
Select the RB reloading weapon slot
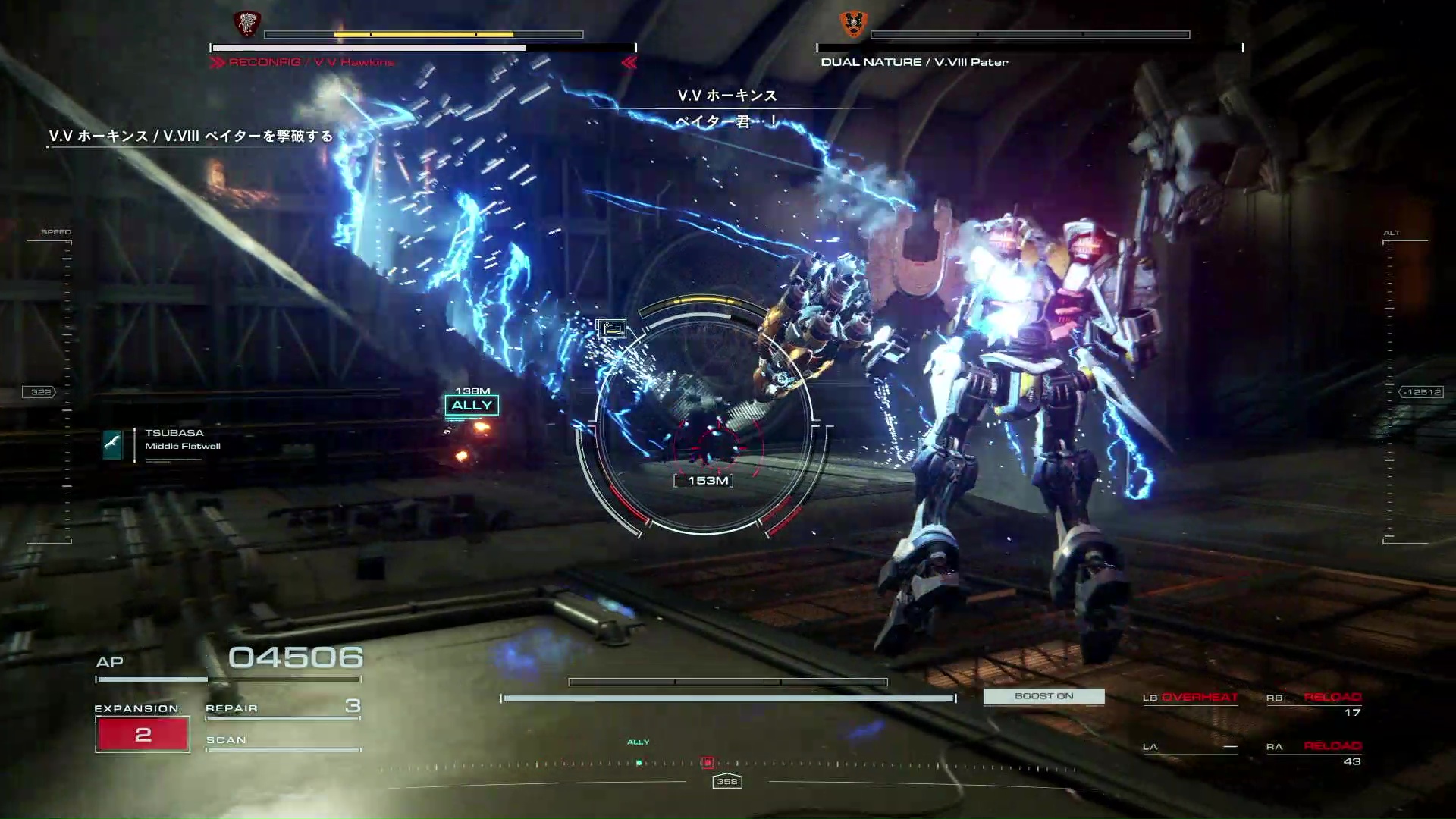(x=1314, y=703)
